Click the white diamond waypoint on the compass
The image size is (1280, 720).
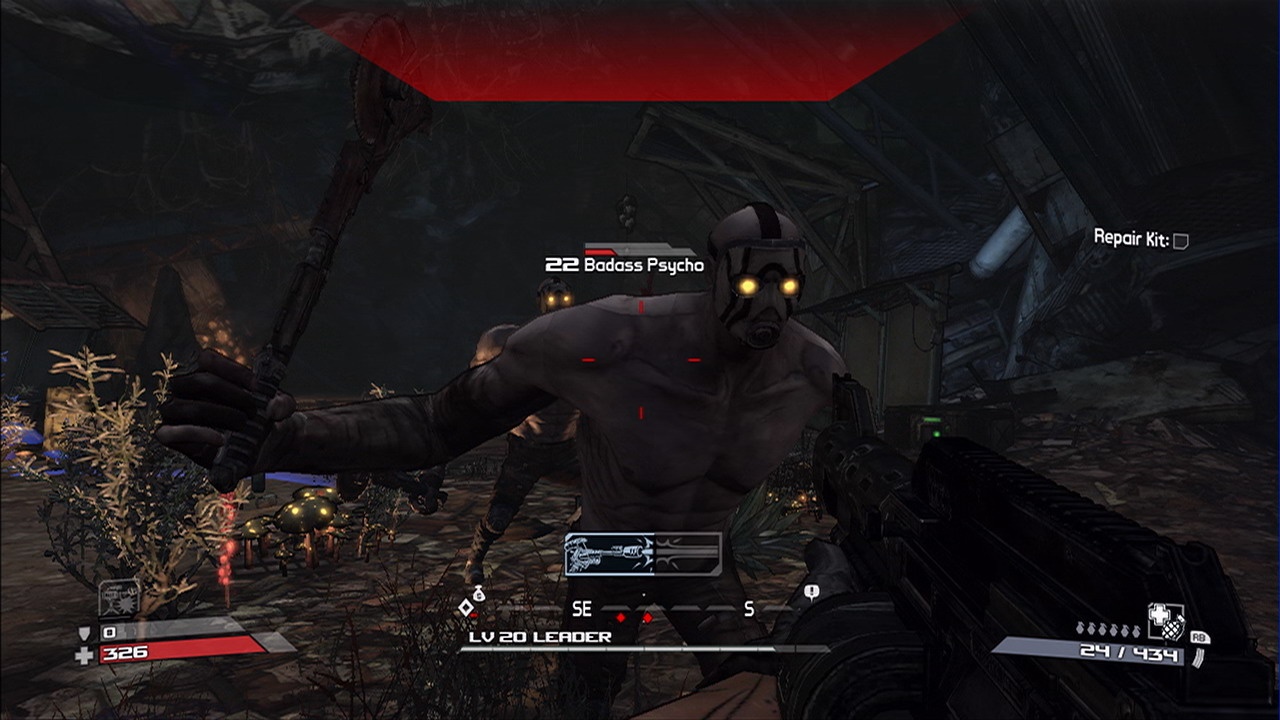[466, 608]
